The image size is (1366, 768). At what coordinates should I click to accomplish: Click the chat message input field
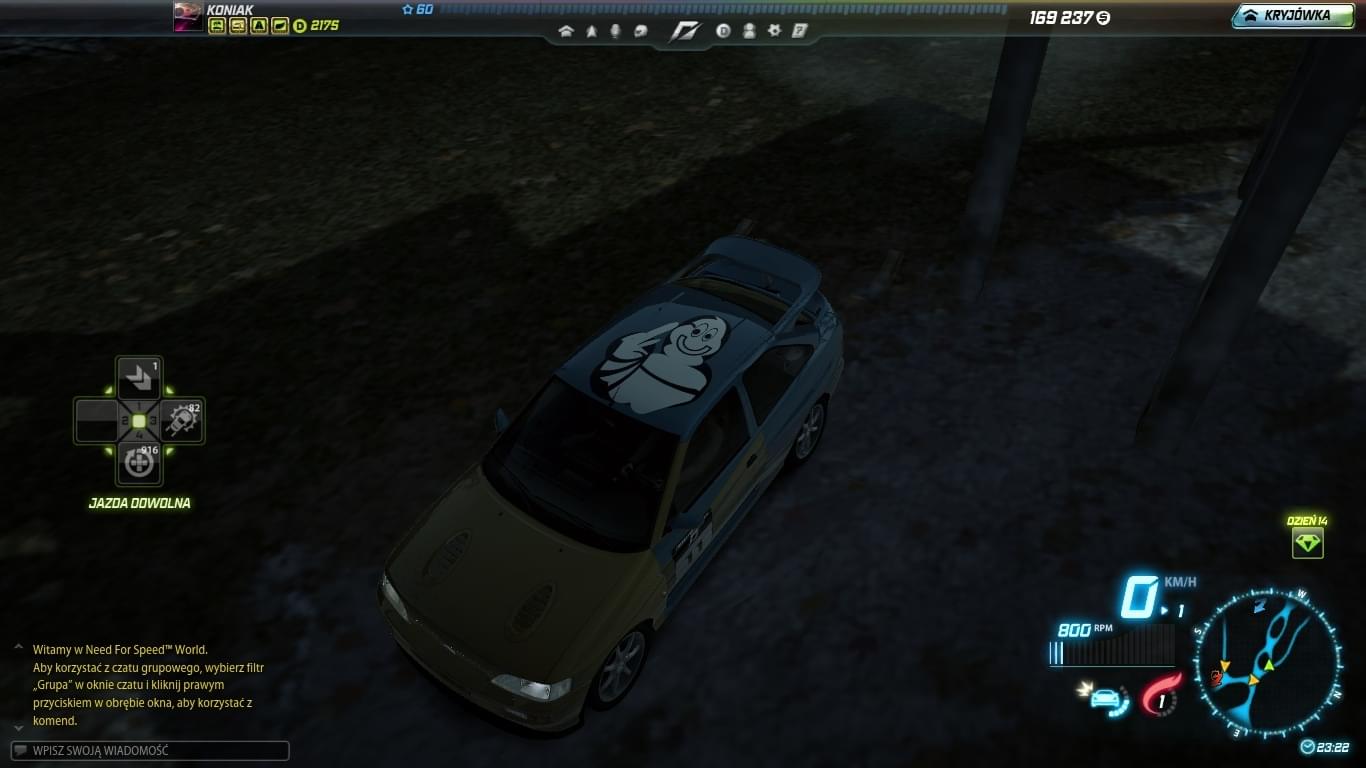tap(150, 750)
